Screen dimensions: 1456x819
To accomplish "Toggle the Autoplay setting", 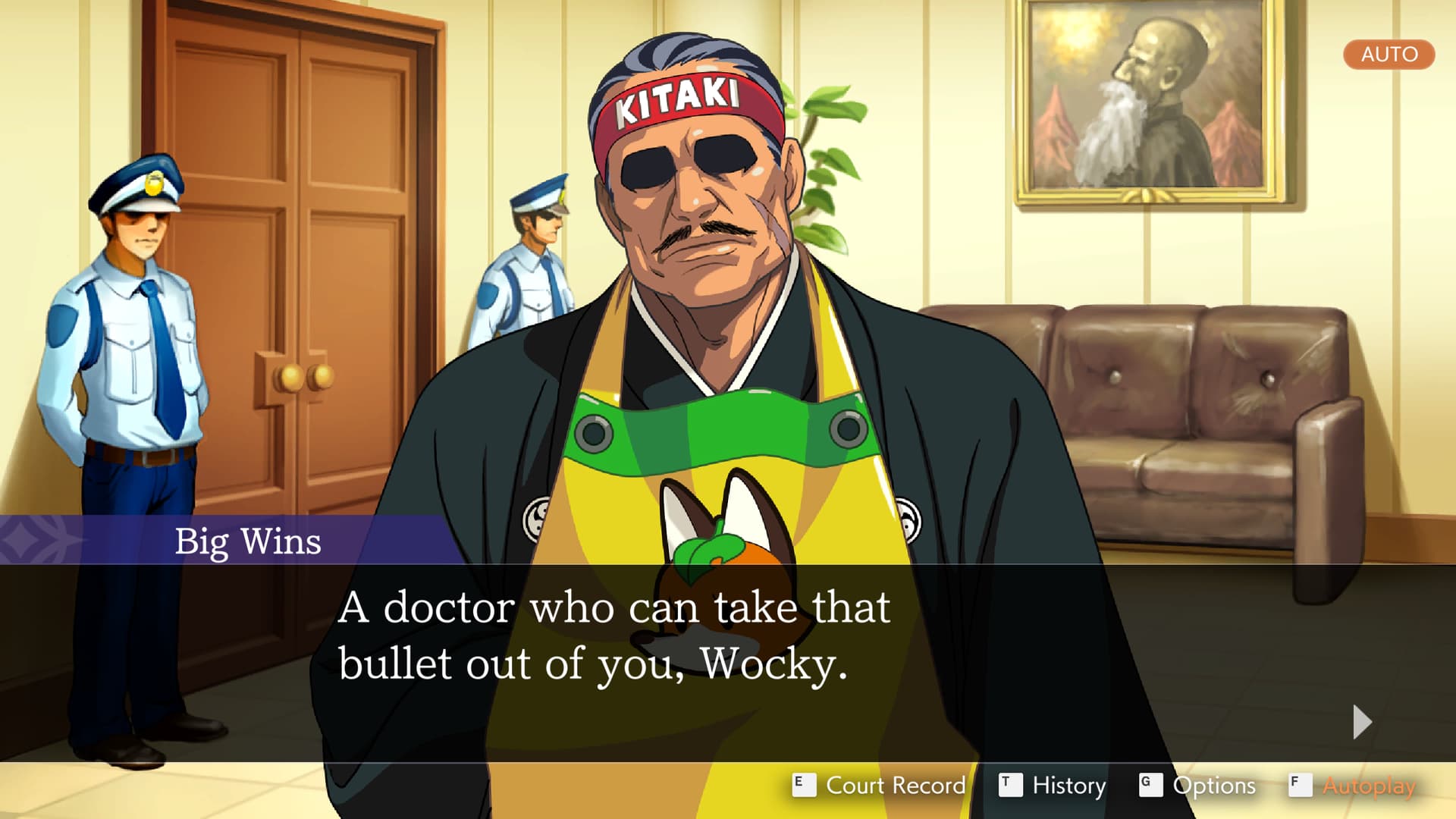I will pos(1353,785).
